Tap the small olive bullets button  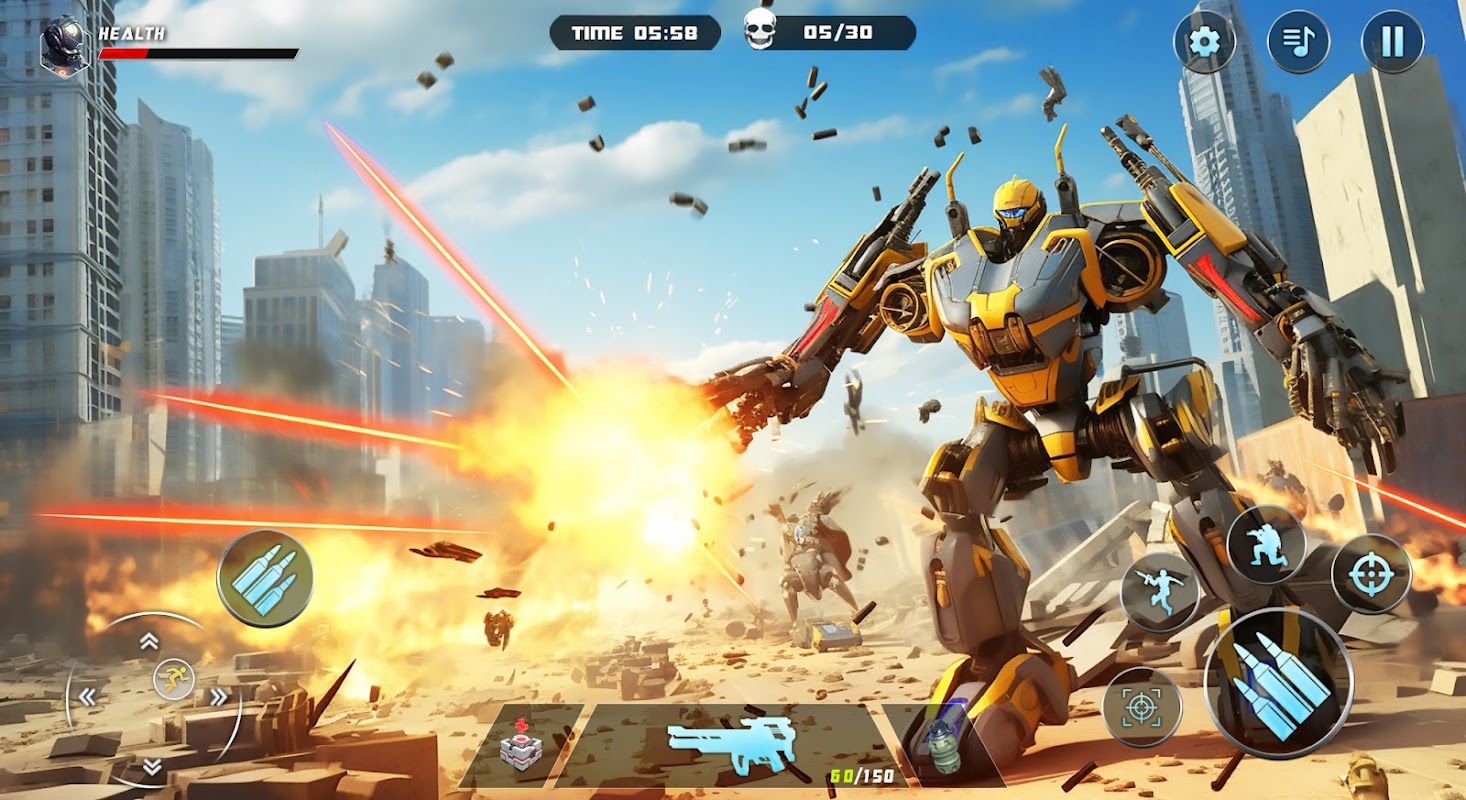[x=265, y=578]
